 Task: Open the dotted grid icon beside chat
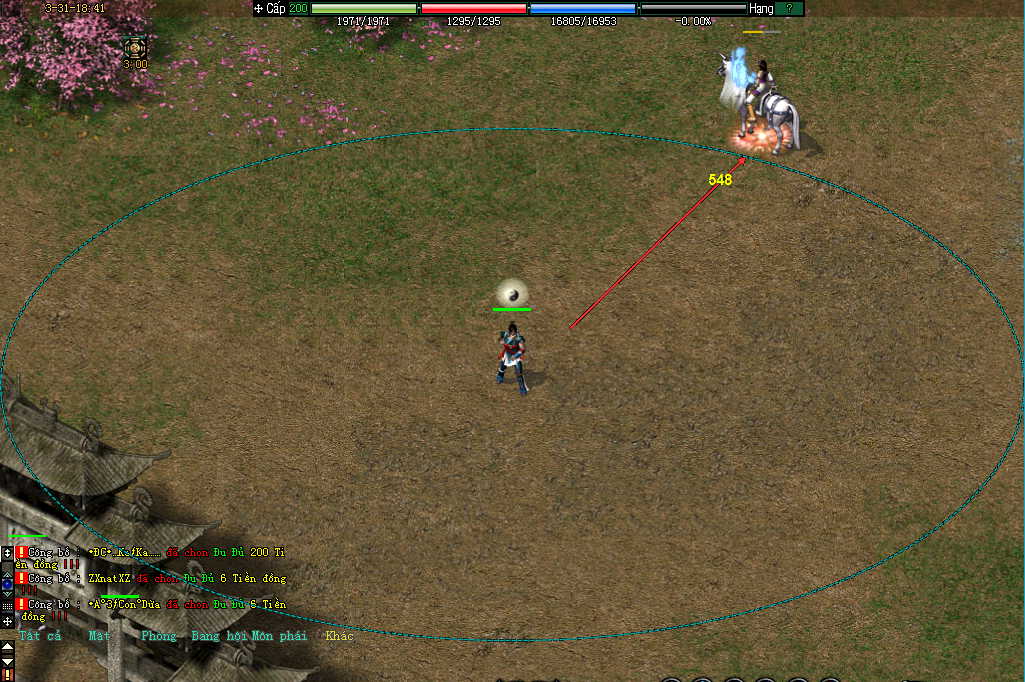(7, 606)
